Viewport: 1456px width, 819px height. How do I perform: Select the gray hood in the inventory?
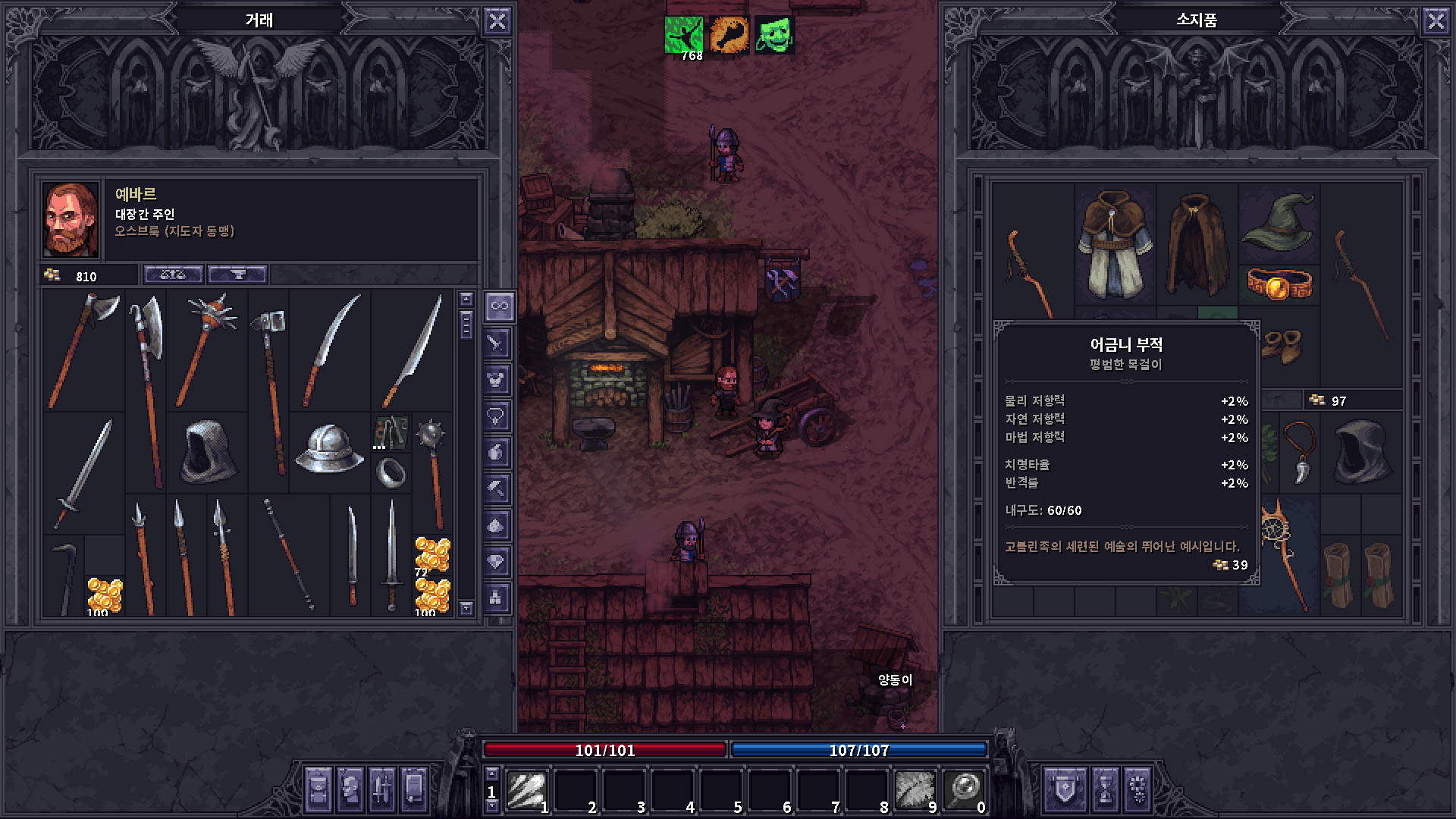point(1360,453)
